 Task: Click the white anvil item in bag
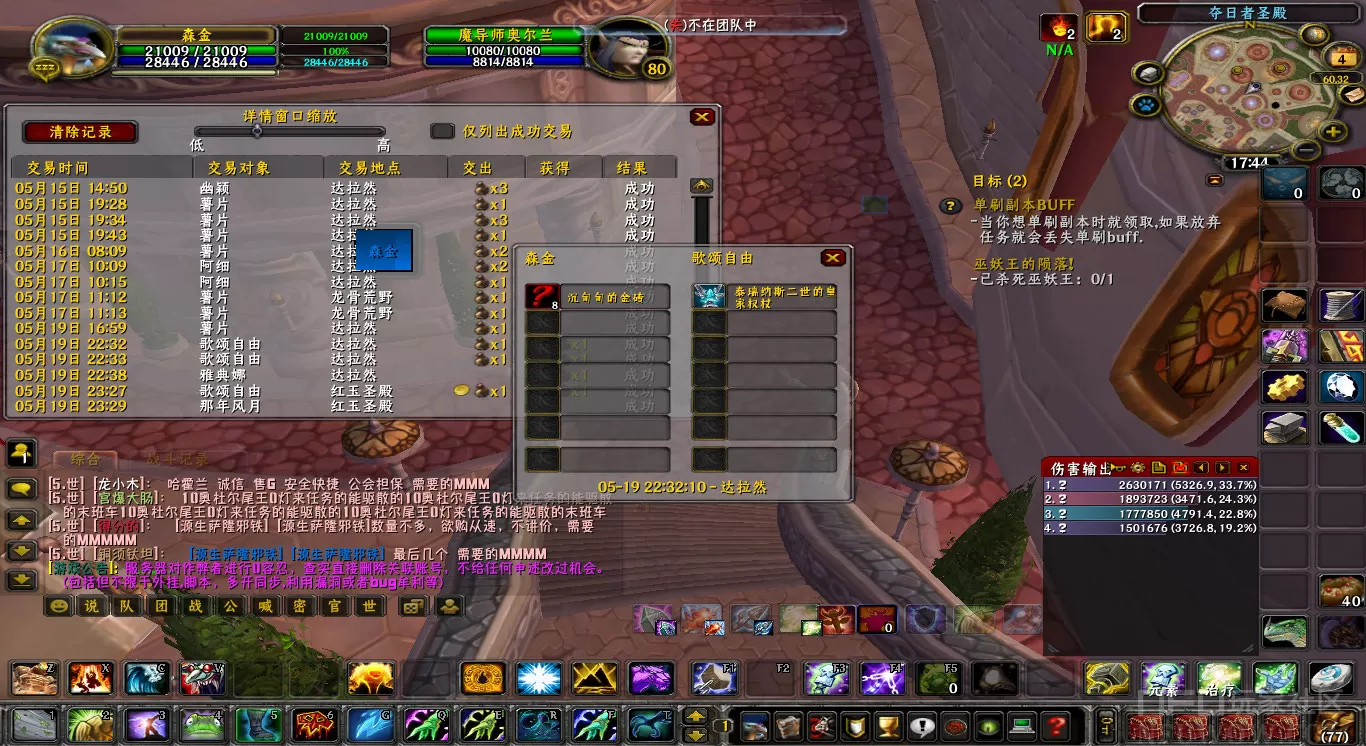coord(1282,427)
